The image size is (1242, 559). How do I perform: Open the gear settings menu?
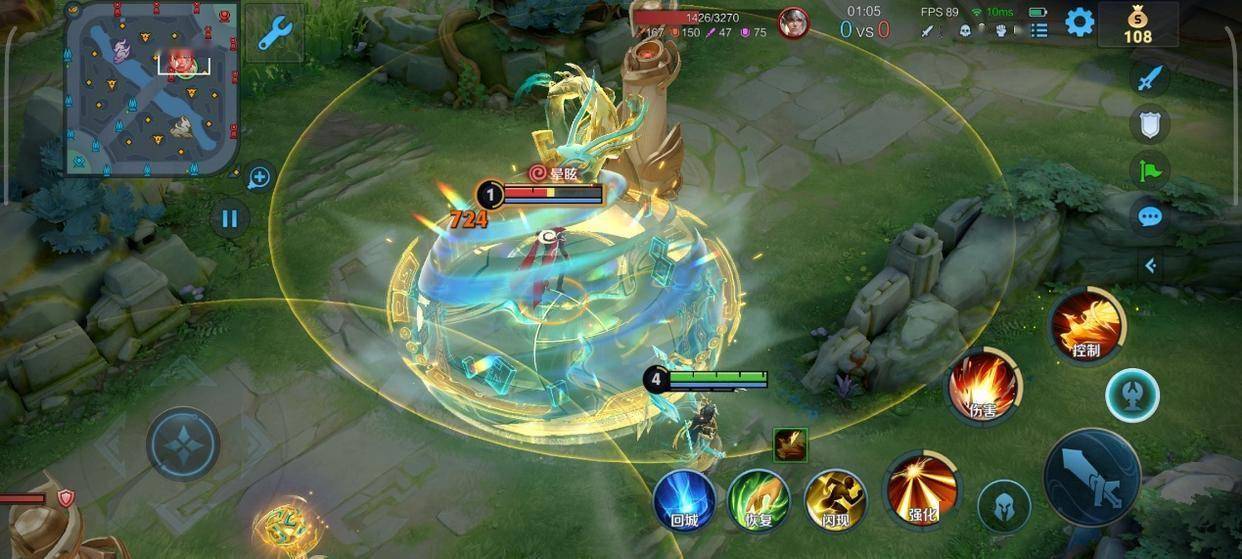1079,22
